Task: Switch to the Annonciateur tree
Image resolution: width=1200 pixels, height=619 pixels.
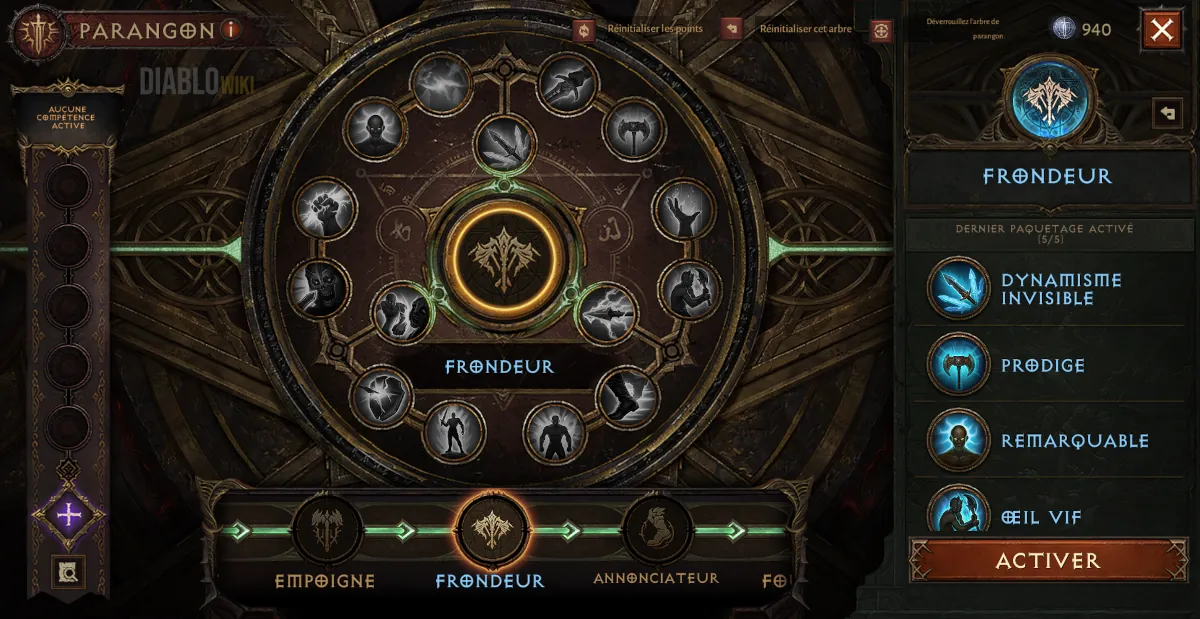Action: (656, 530)
